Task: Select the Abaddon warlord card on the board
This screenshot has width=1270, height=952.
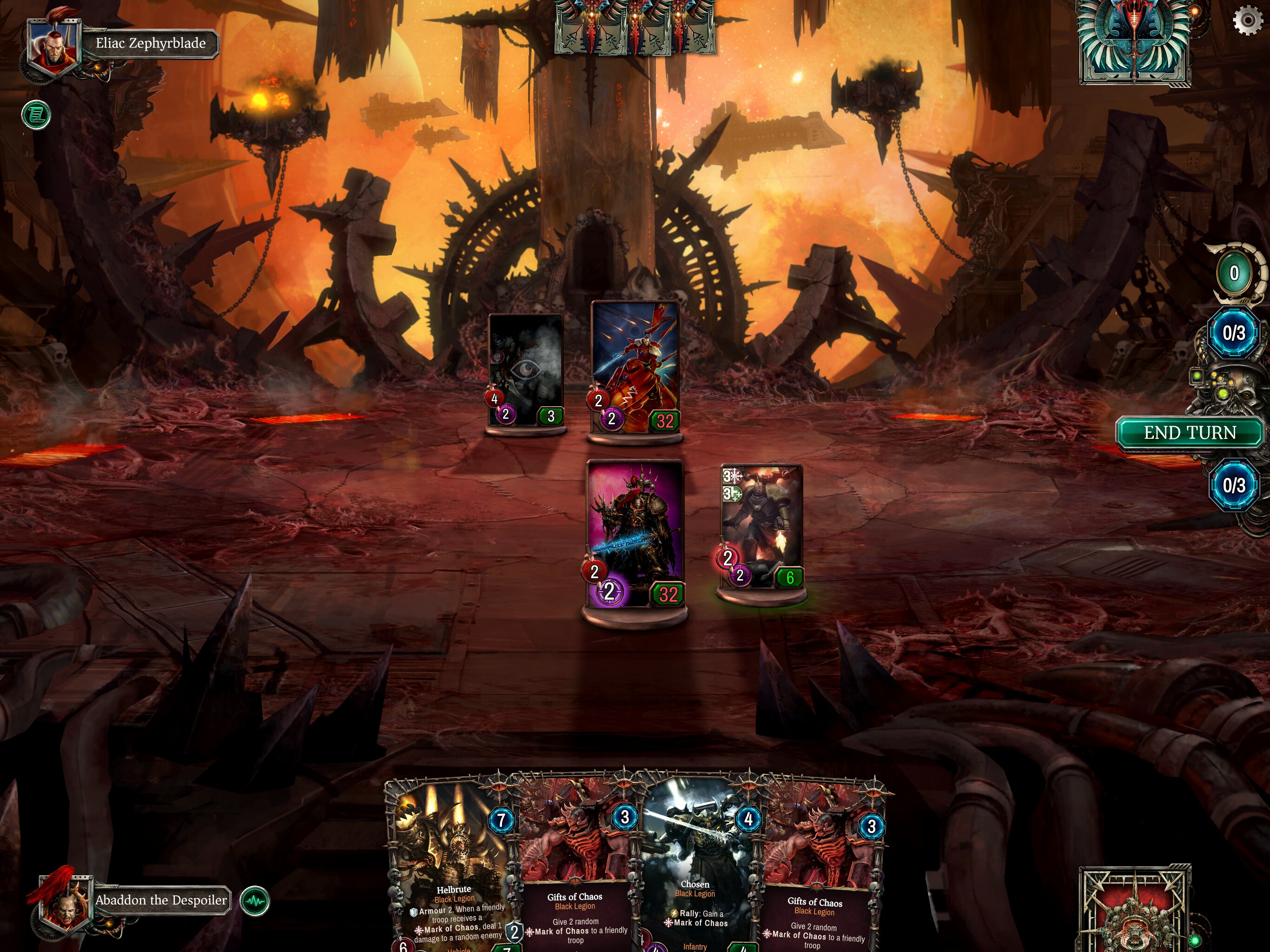Action: click(x=635, y=534)
